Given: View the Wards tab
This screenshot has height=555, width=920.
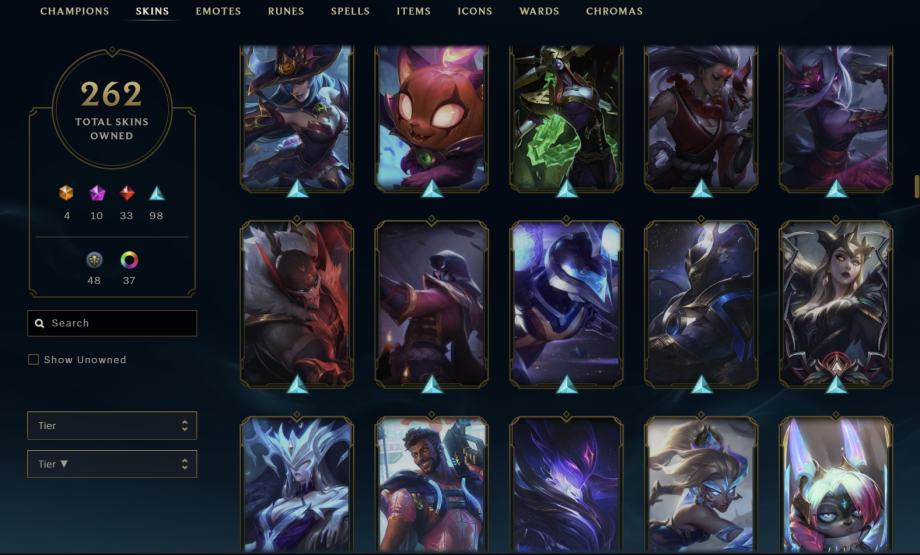Looking at the screenshot, I should point(539,12).
